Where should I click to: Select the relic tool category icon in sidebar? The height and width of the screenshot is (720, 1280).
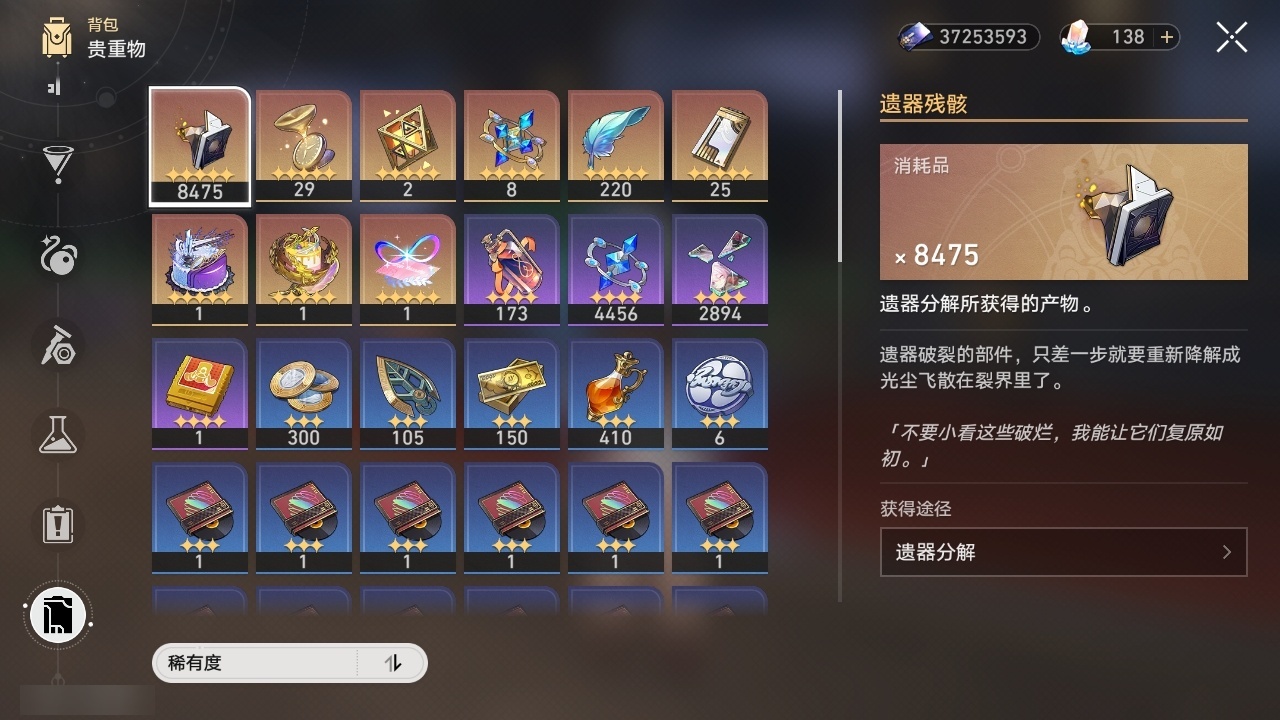[x=58, y=345]
